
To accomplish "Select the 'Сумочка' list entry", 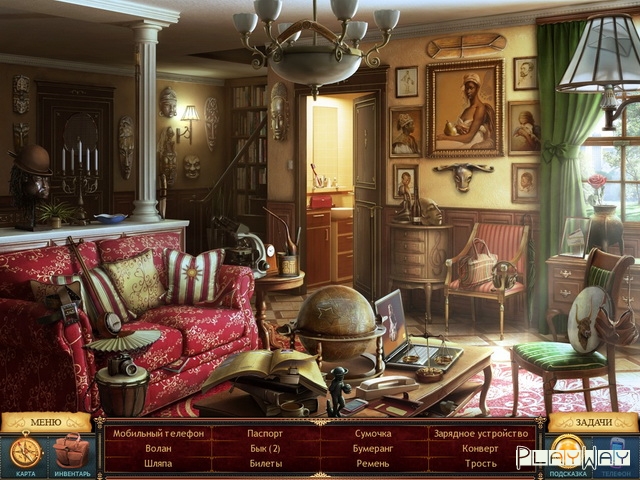I will pos(373,433).
